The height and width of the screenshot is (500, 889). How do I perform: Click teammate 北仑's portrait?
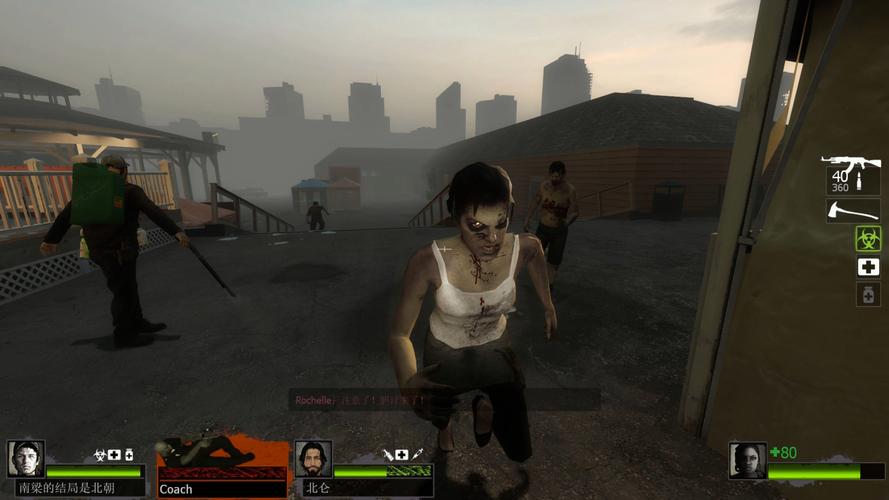(313, 459)
